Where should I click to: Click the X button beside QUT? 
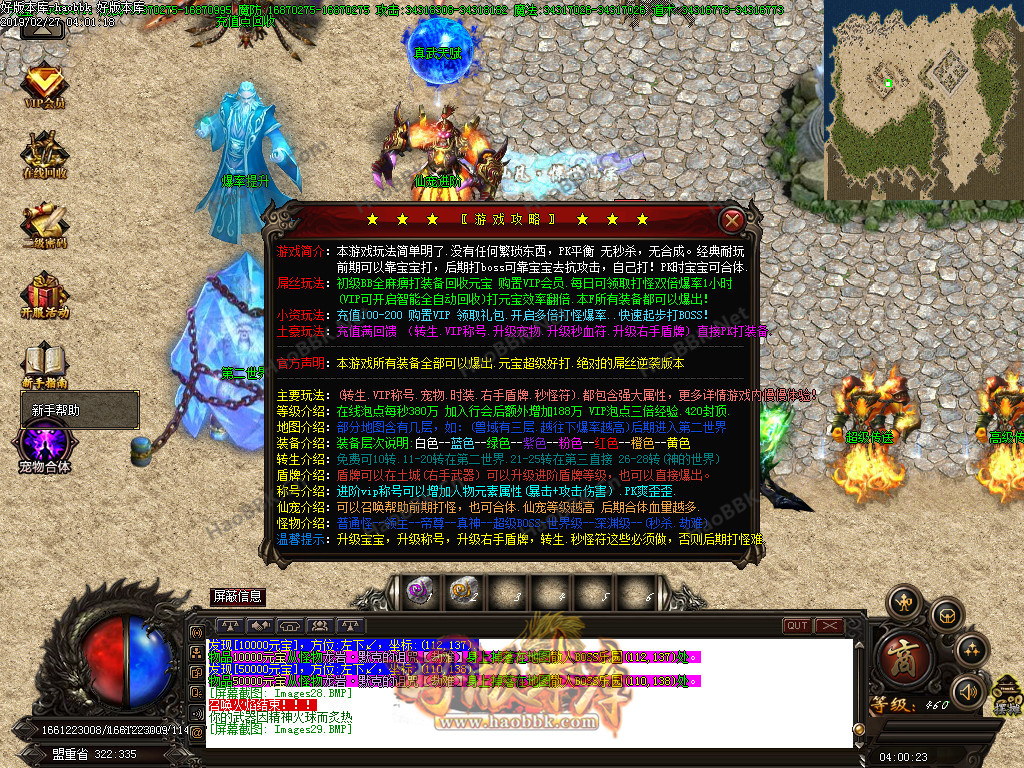tap(829, 626)
